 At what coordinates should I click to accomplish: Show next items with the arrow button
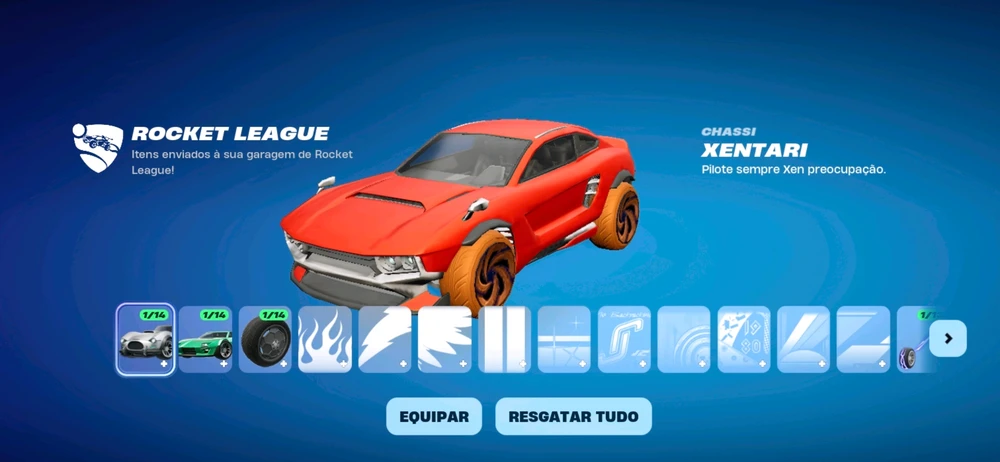coord(947,339)
